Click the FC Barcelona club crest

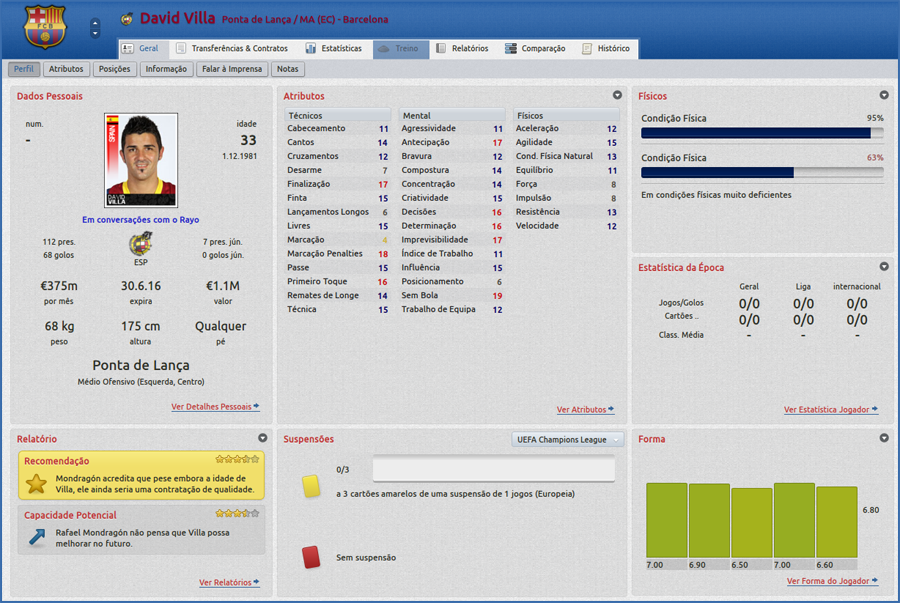point(42,27)
